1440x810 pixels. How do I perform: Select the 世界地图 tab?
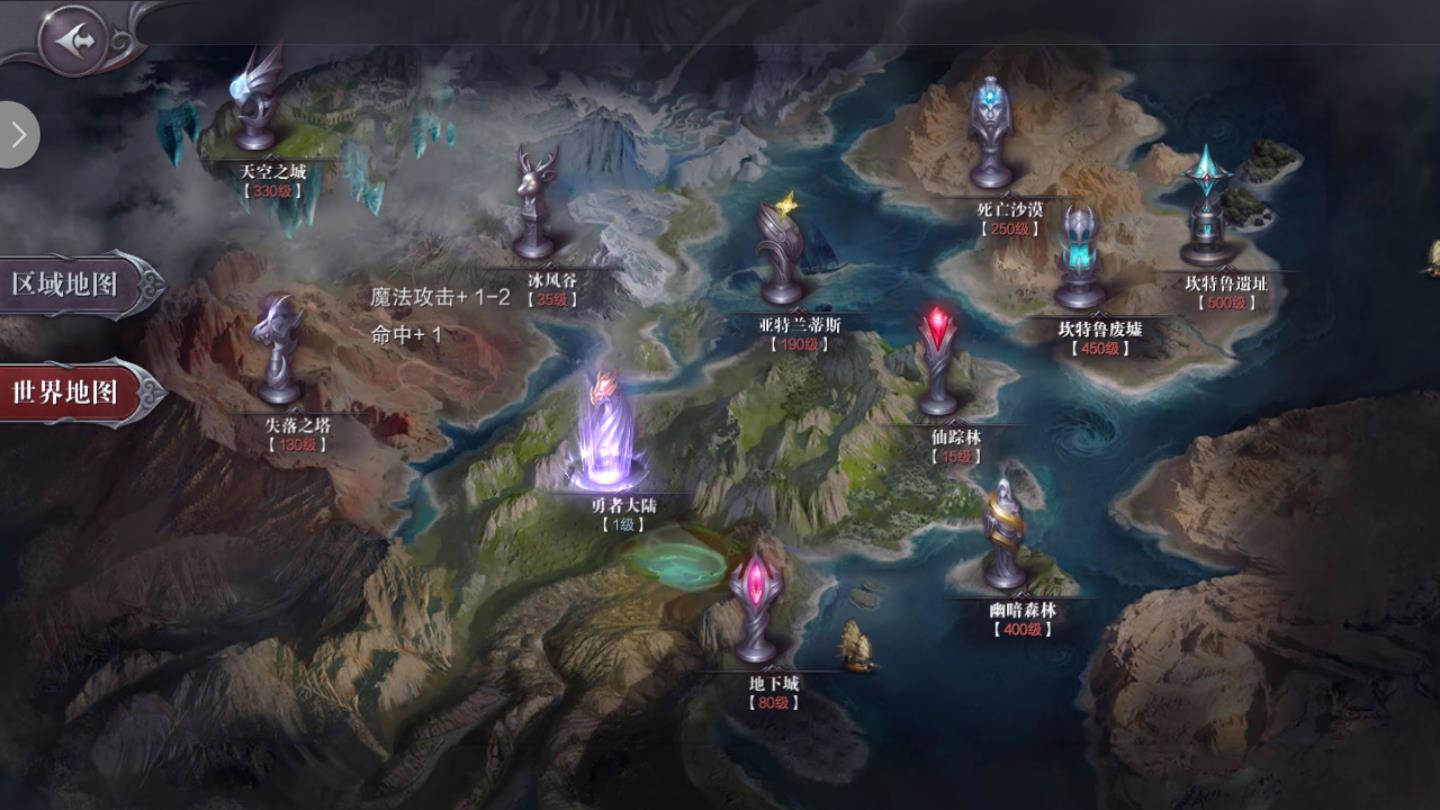[70, 392]
